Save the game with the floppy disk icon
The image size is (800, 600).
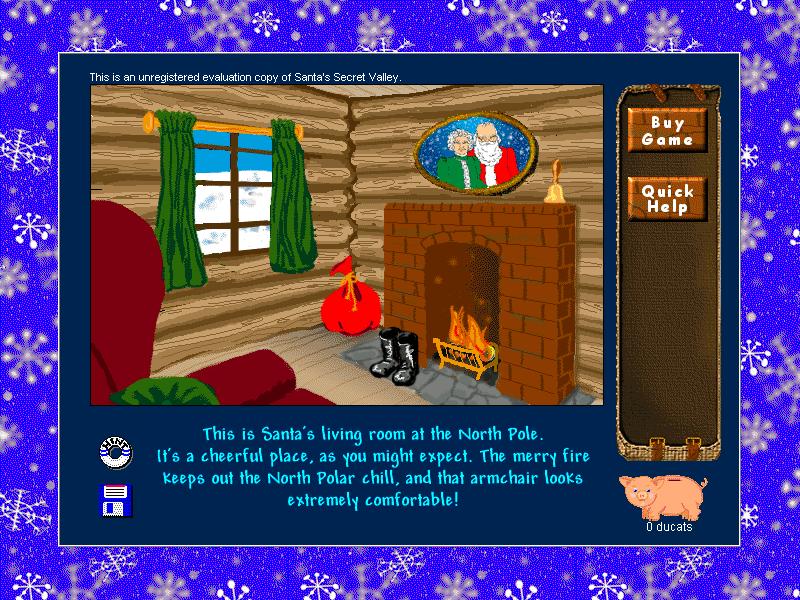116,499
